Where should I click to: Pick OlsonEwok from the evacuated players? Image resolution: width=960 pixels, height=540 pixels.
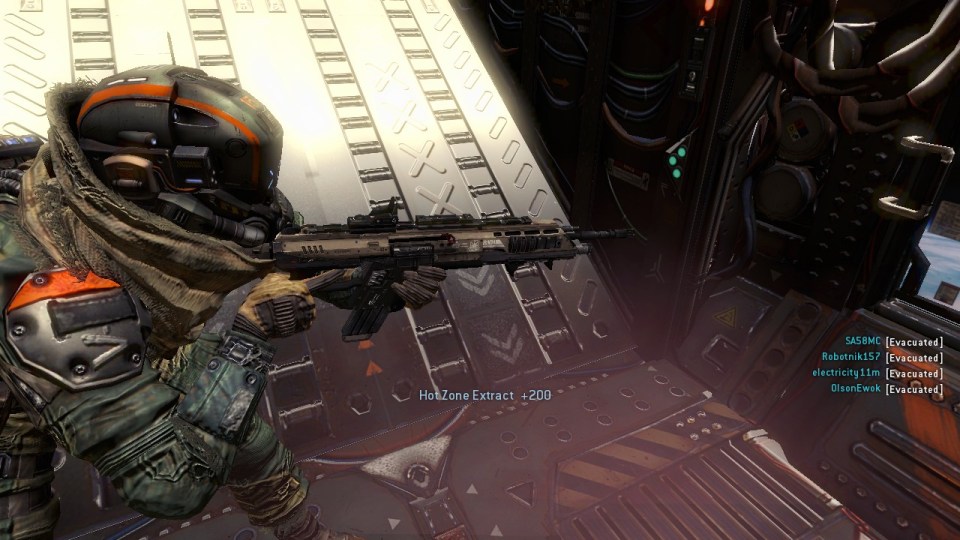pos(855,388)
